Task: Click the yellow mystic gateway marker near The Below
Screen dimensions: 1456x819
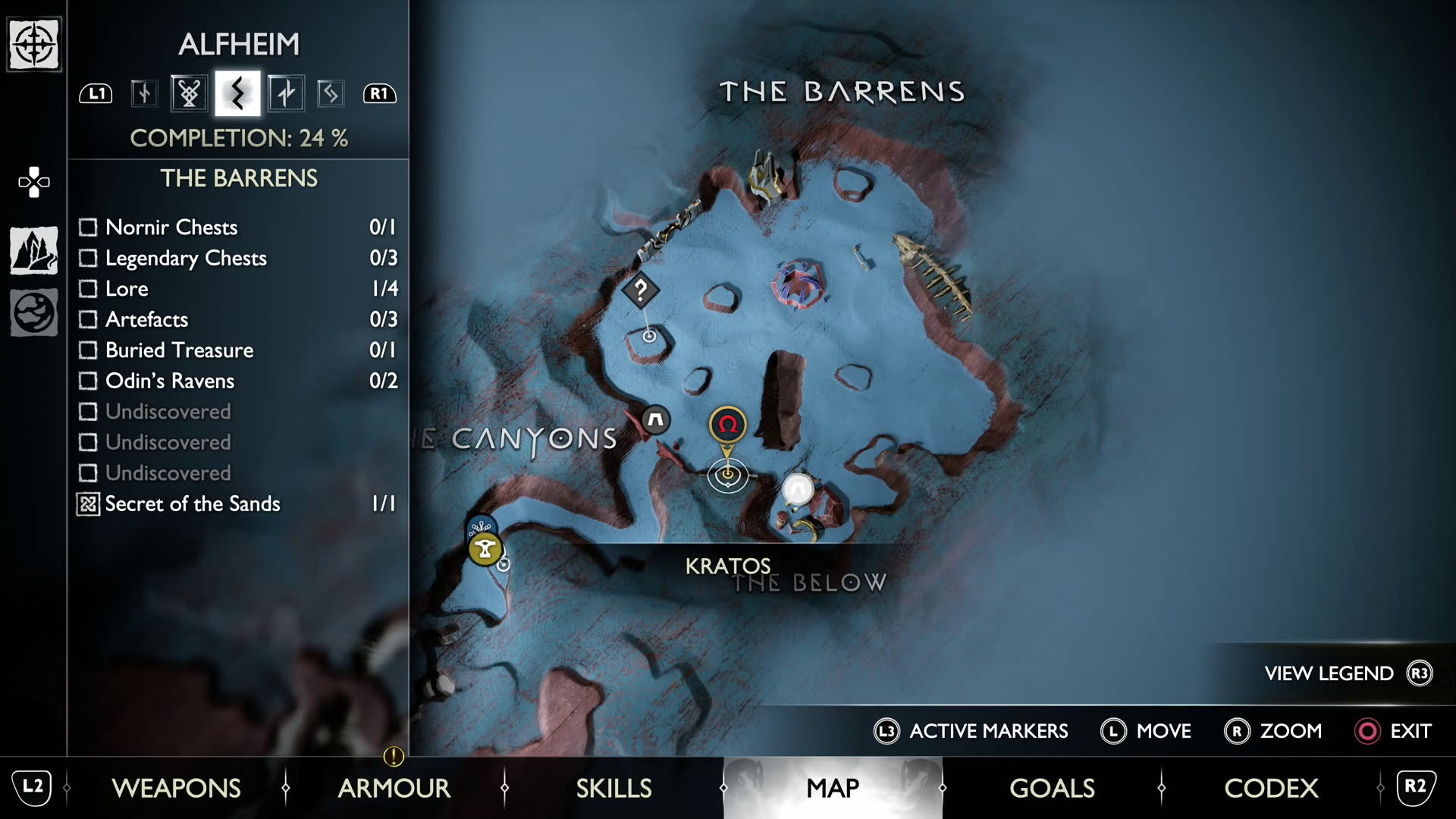Action: click(x=484, y=548)
